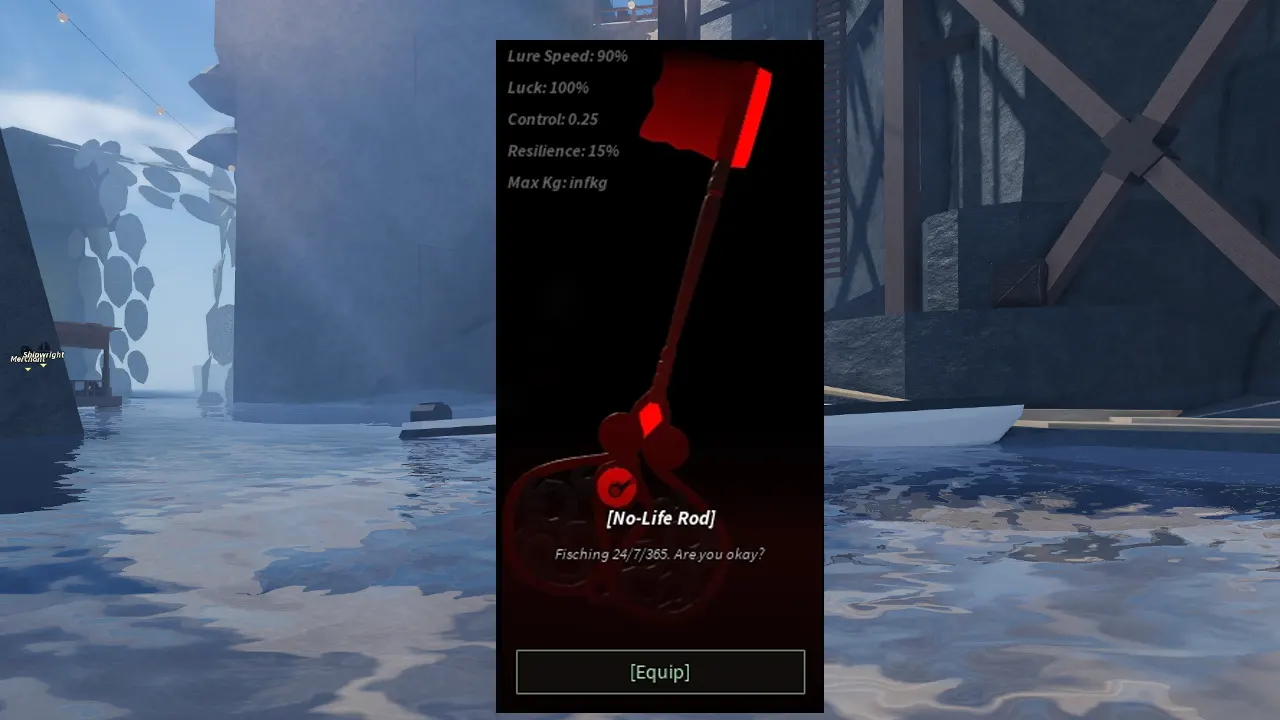Click the yellow arrow above the Shipwright NPC
Viewport: 1280px width, 720px height.
[x=43, y=365]
